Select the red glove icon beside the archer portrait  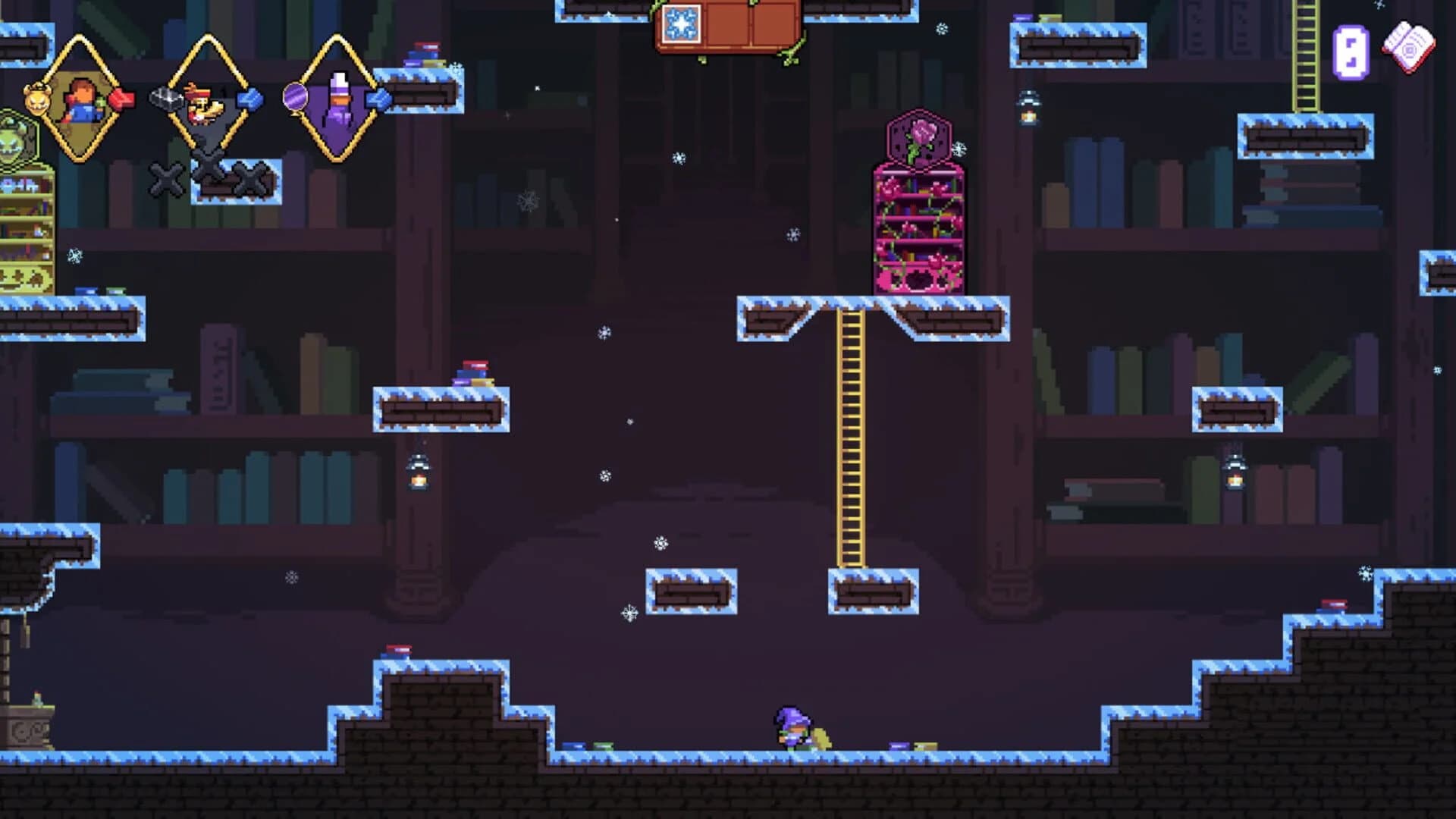123,99
